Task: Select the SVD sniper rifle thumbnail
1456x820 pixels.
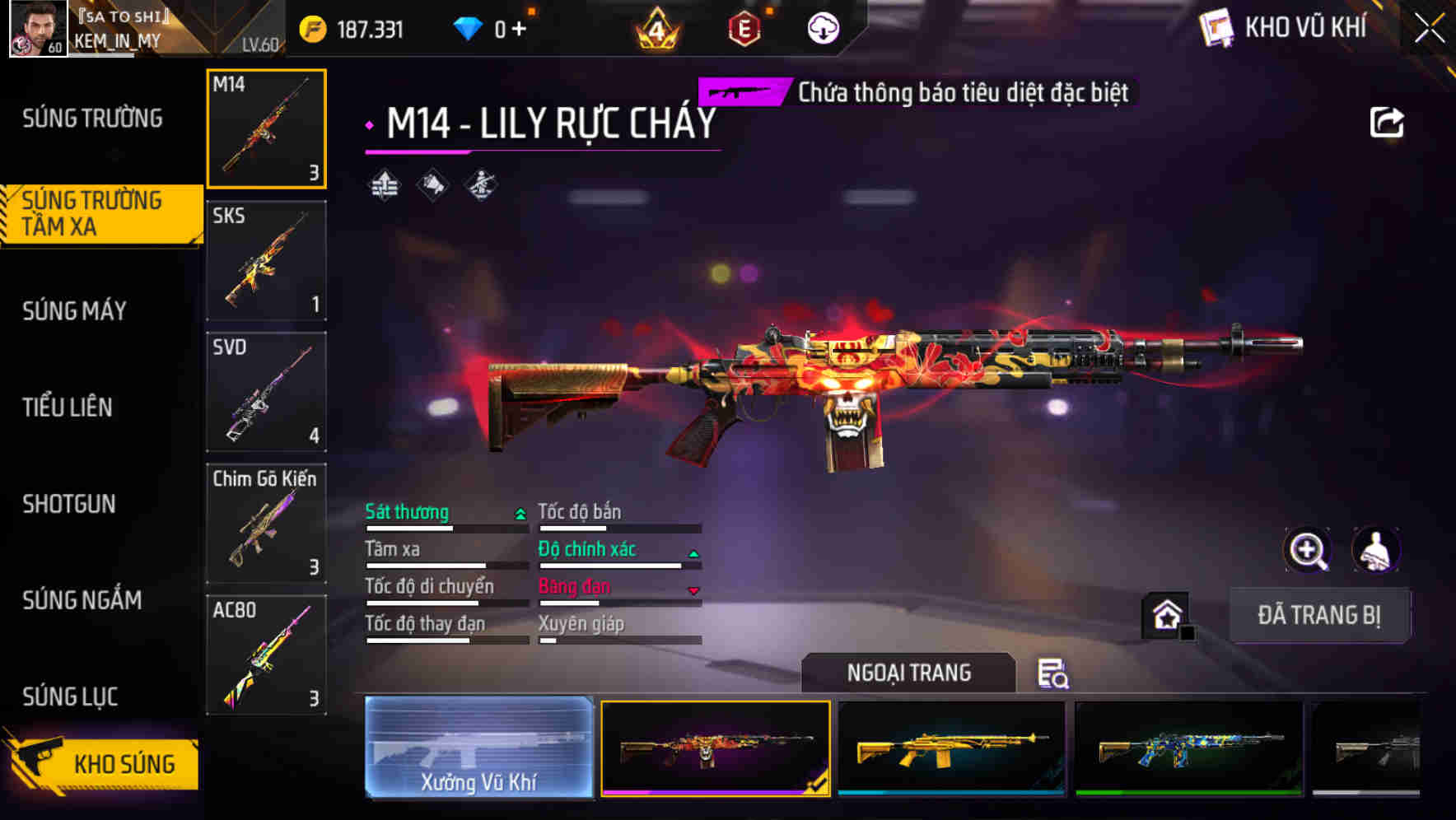Action: (x=265, y=393)
